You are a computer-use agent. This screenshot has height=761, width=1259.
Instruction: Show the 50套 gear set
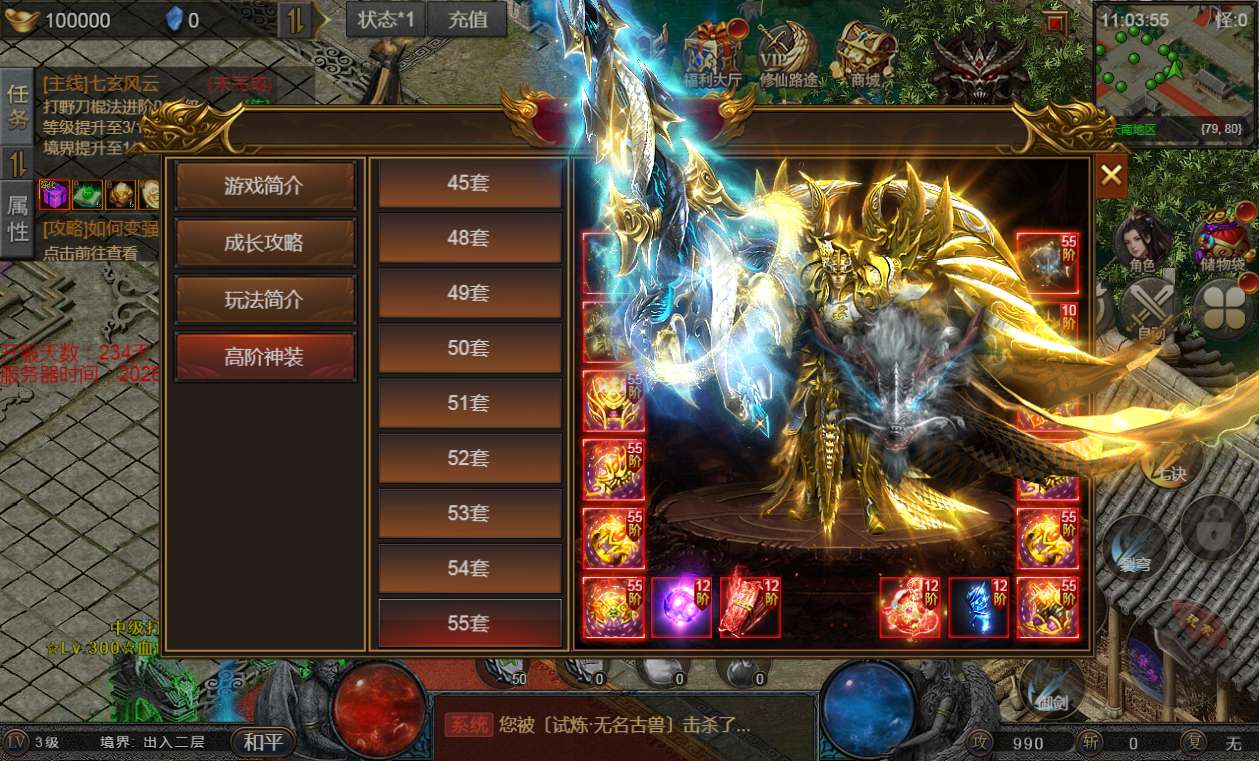[469, 348]
